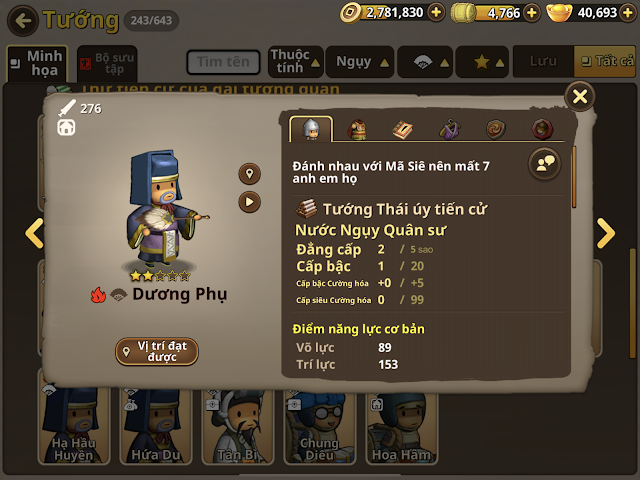Open the dark red emblem tab
640x480 pixels.
point(541,129)
